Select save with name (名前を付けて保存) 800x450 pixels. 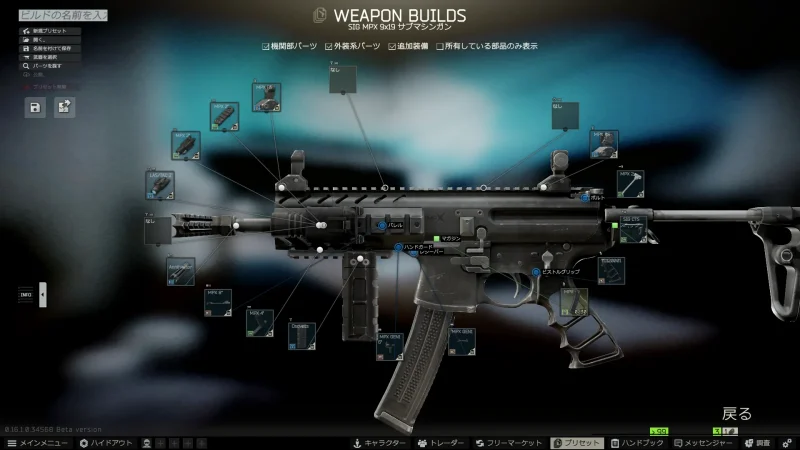point(50,49)
